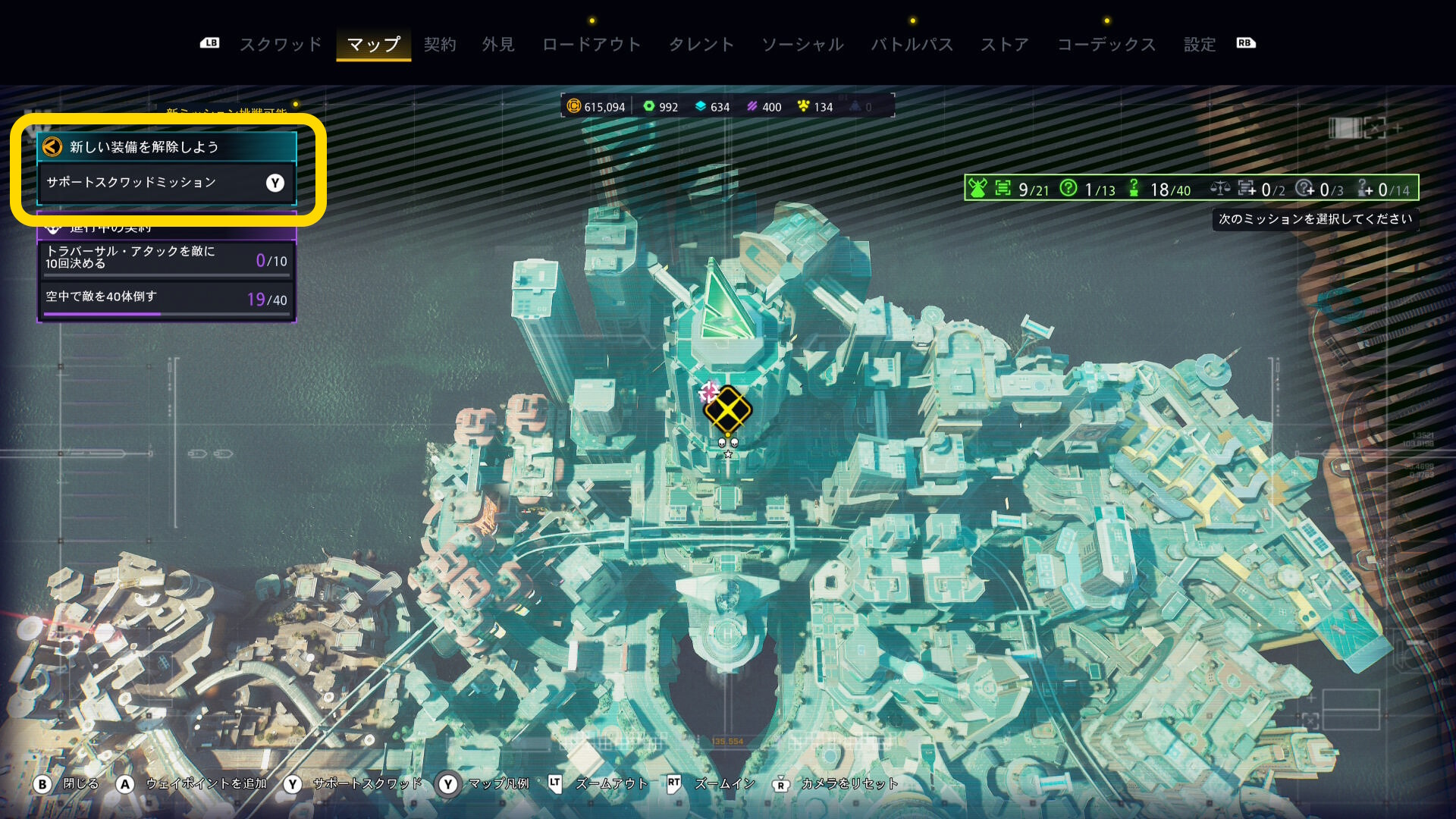Open the 新しい装備を解除しよう objective header
Screen dimensions: 1456x819
point(166,146)
